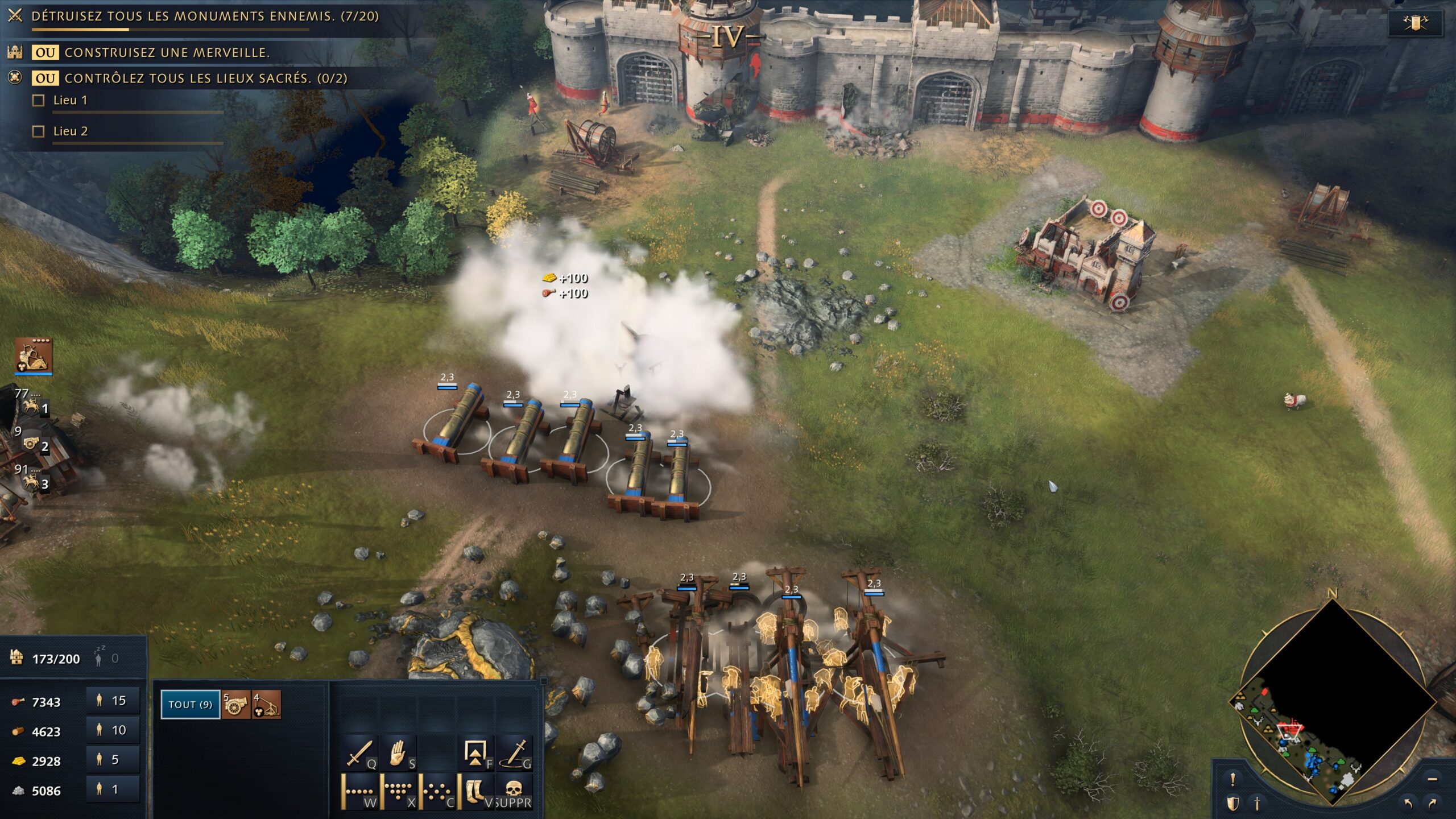This screenshot has width=1456, height=819.
Task: Click the food resource ham icon
Action: coord(19,701)
